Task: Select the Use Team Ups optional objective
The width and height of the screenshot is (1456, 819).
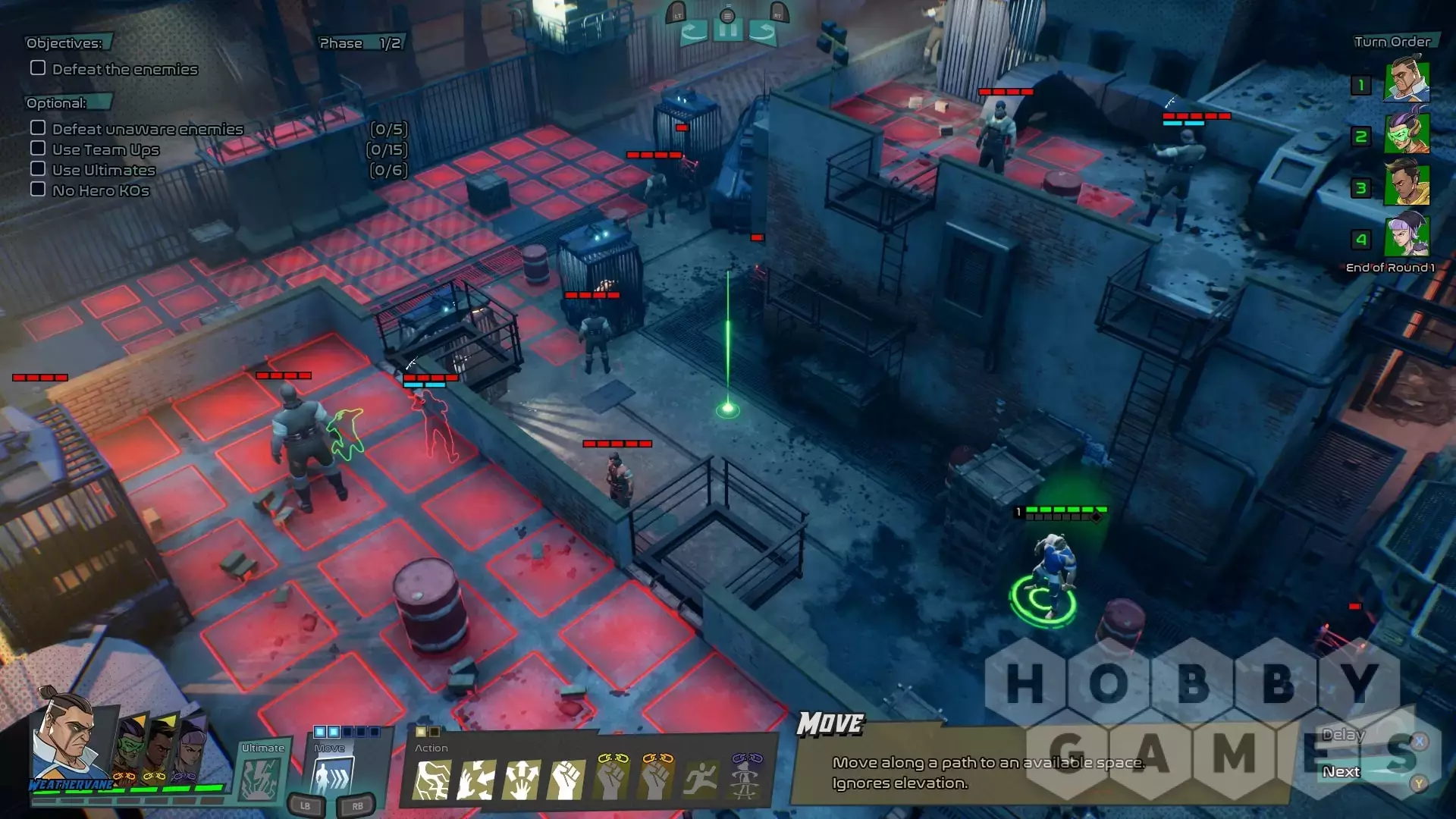Action: click(105, 149)
